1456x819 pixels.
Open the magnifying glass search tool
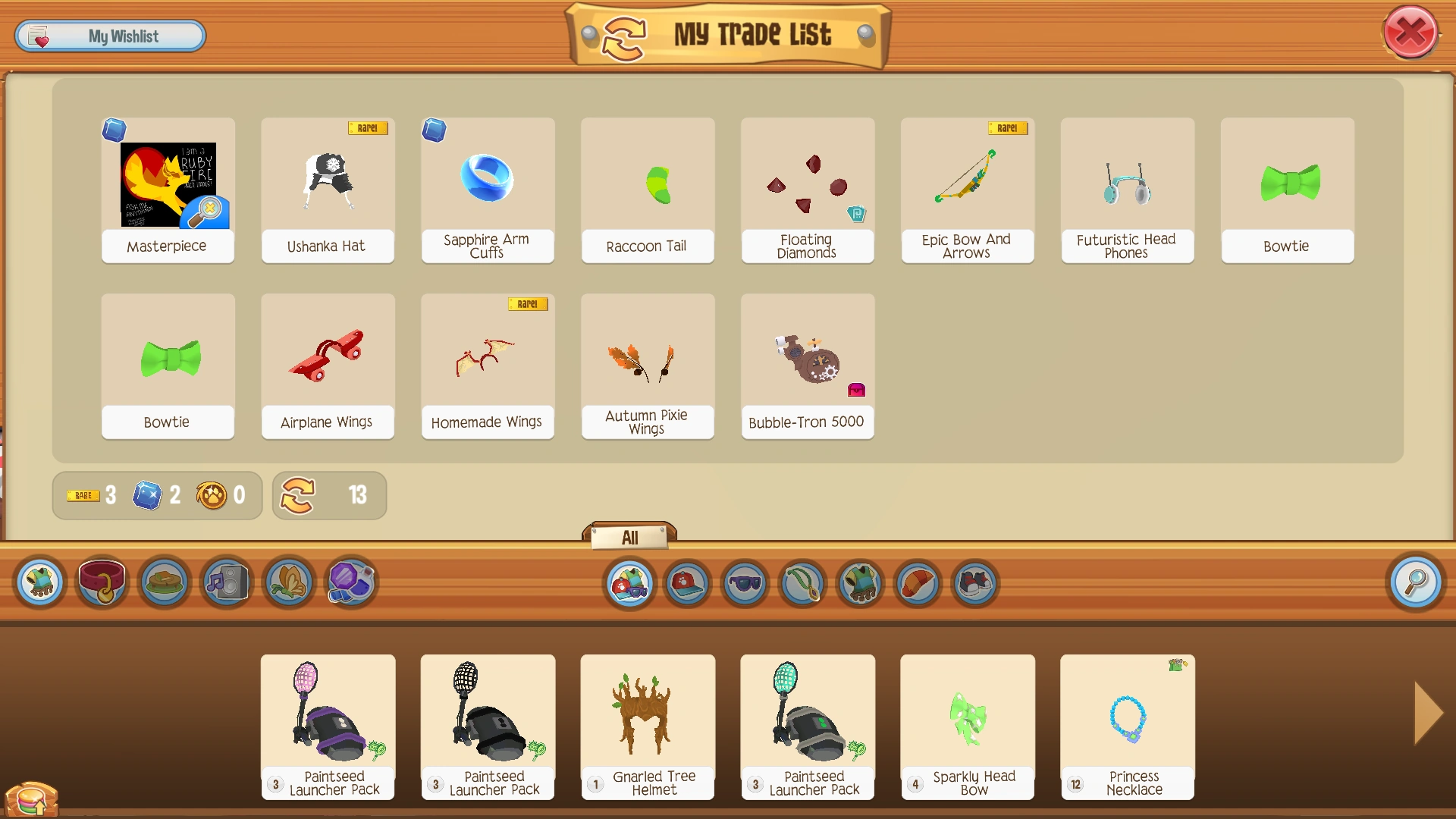tap(1415, 582)
